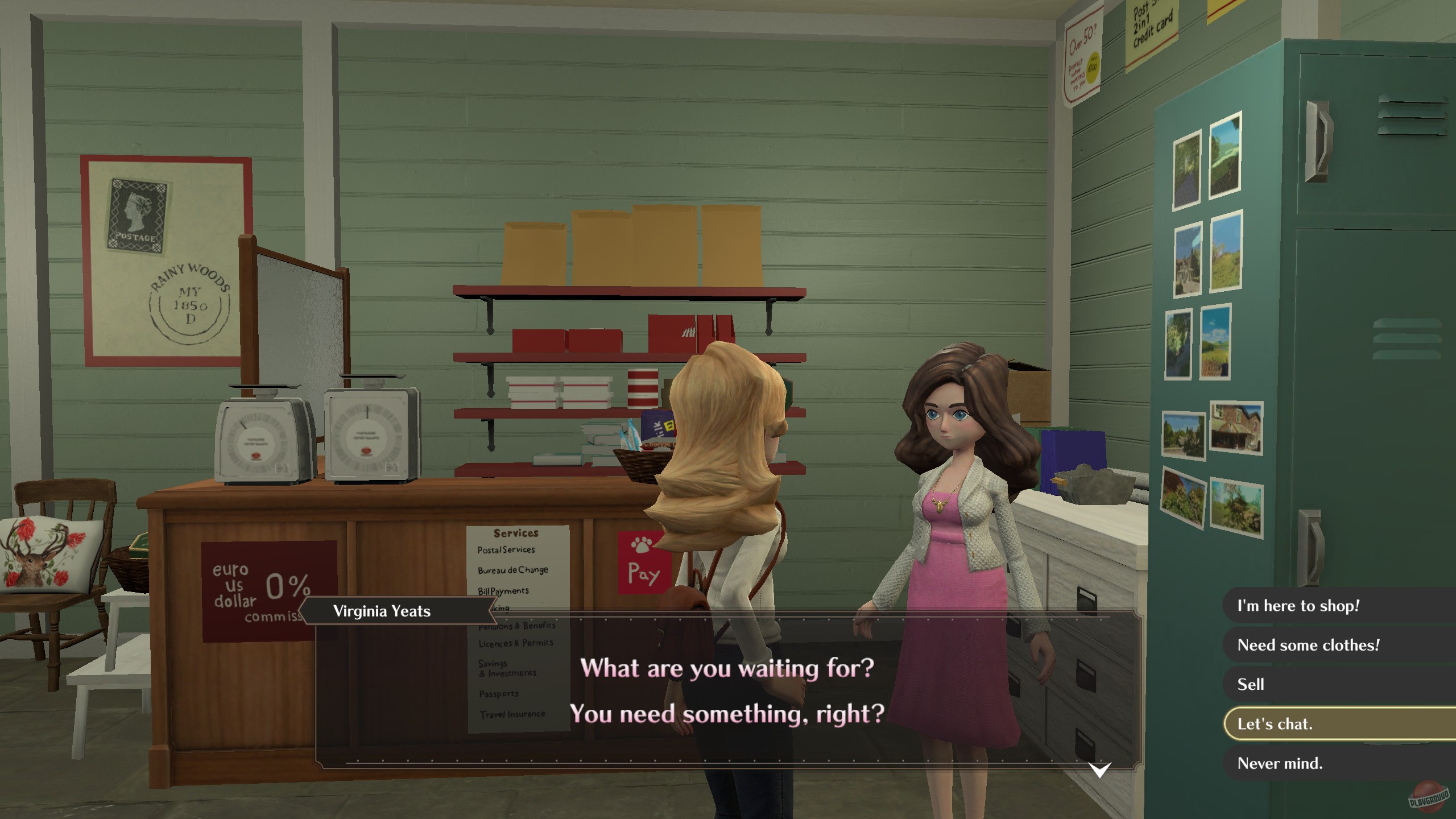
Task: Click the pink Pay paw-print sign
Action: pos(643,562)
